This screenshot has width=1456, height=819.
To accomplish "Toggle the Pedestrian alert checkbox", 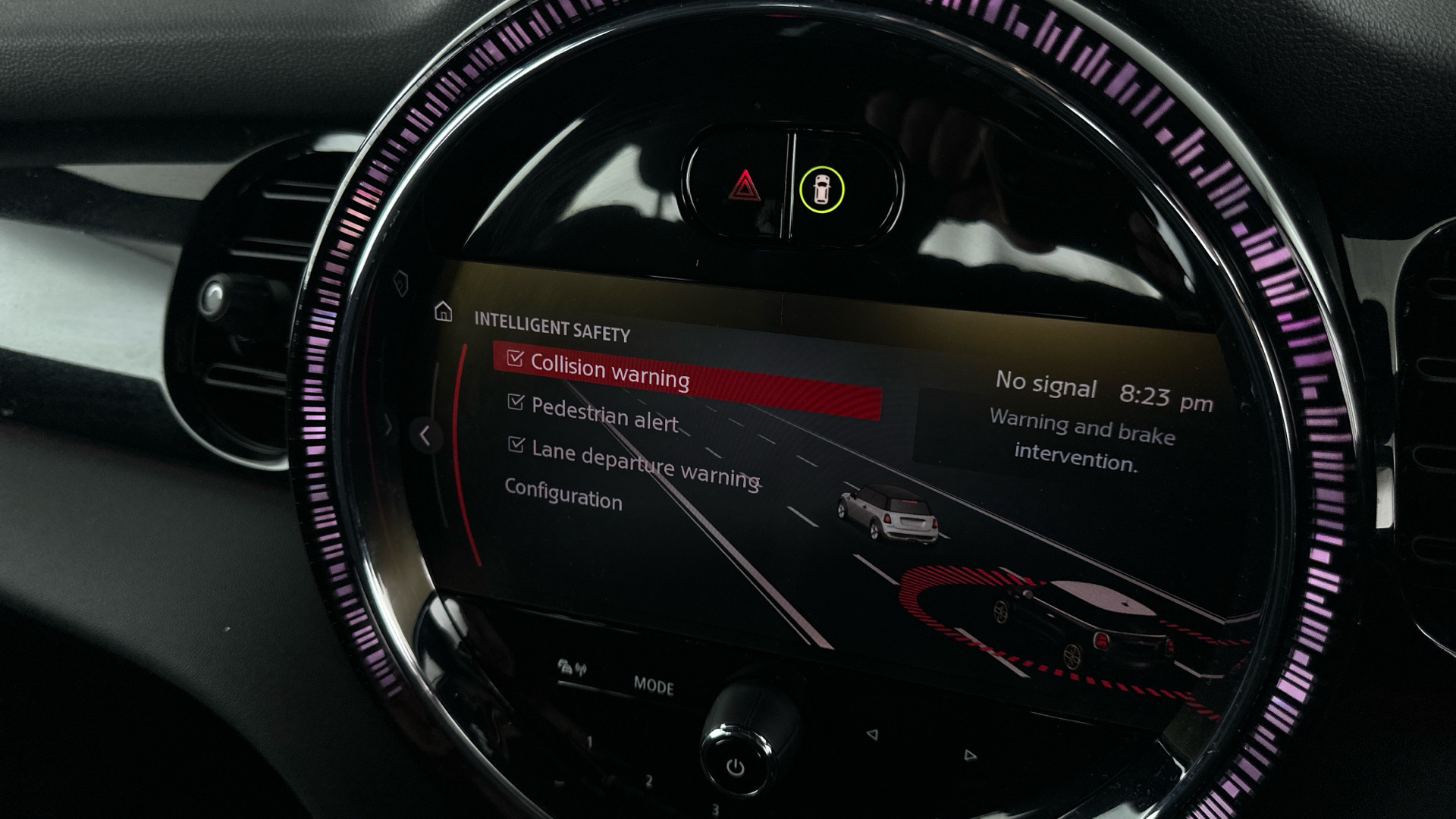I will tap(516, 402).
